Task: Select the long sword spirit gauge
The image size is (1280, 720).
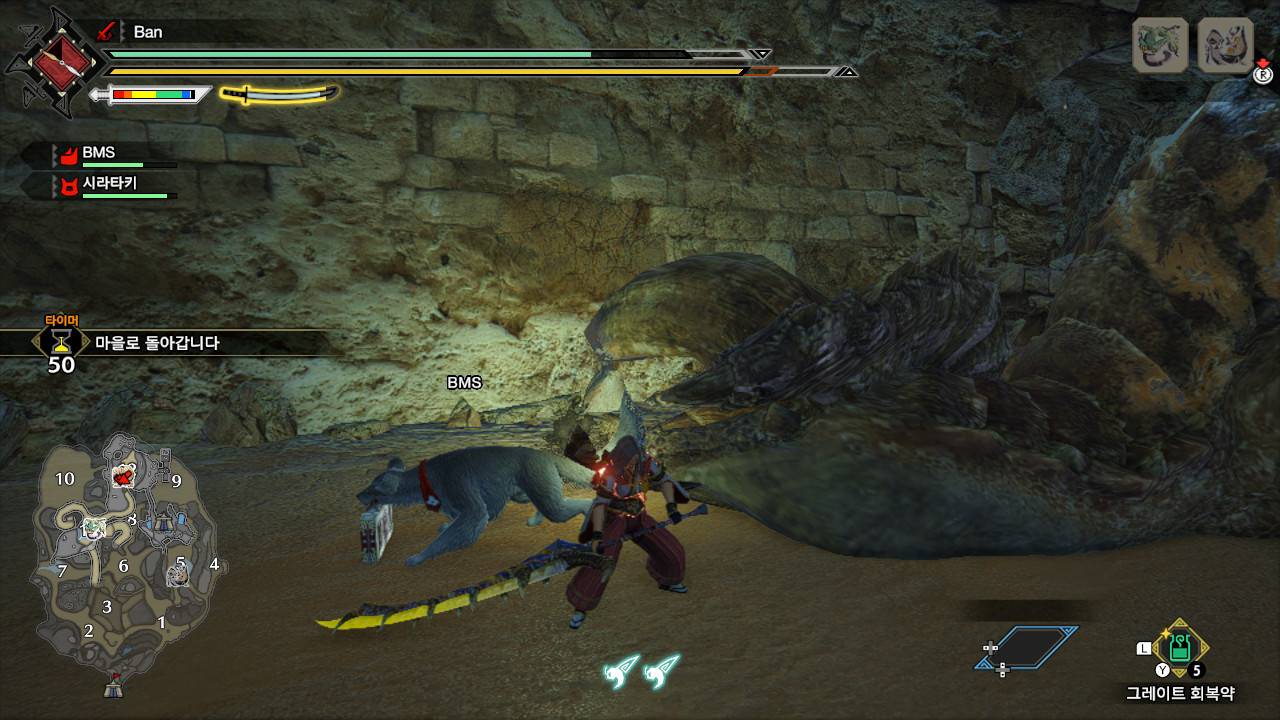Action: pyautogui.click(x=279, y=95)
